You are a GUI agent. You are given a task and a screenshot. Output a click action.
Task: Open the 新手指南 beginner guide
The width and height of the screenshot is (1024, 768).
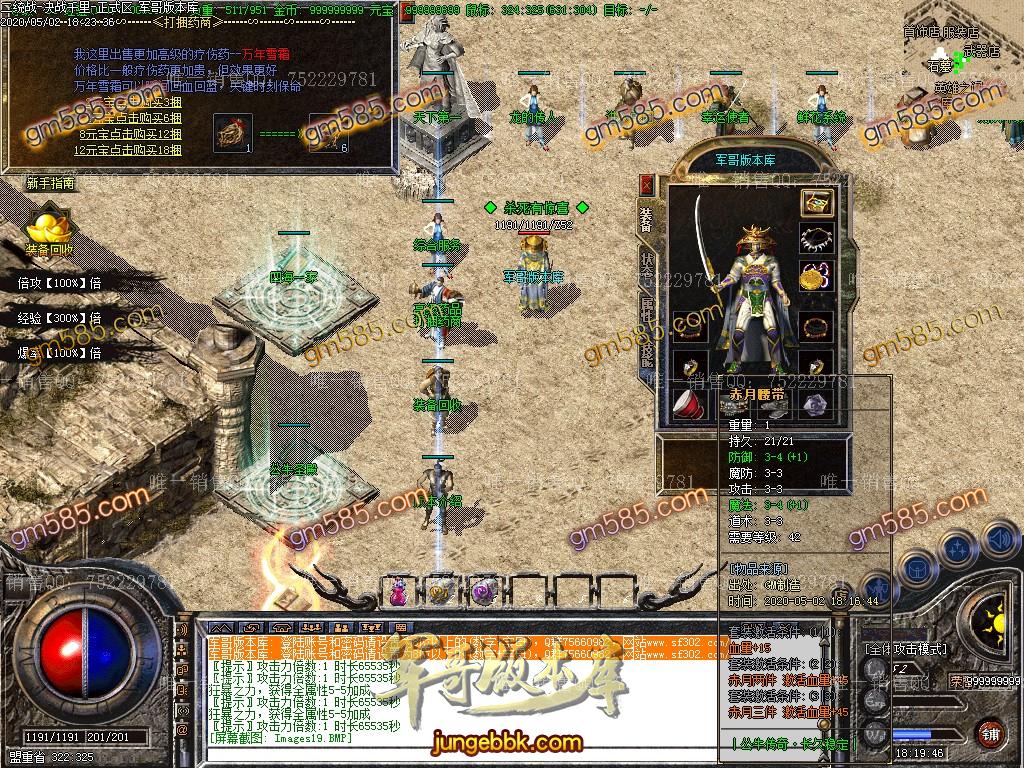(50, 184)
